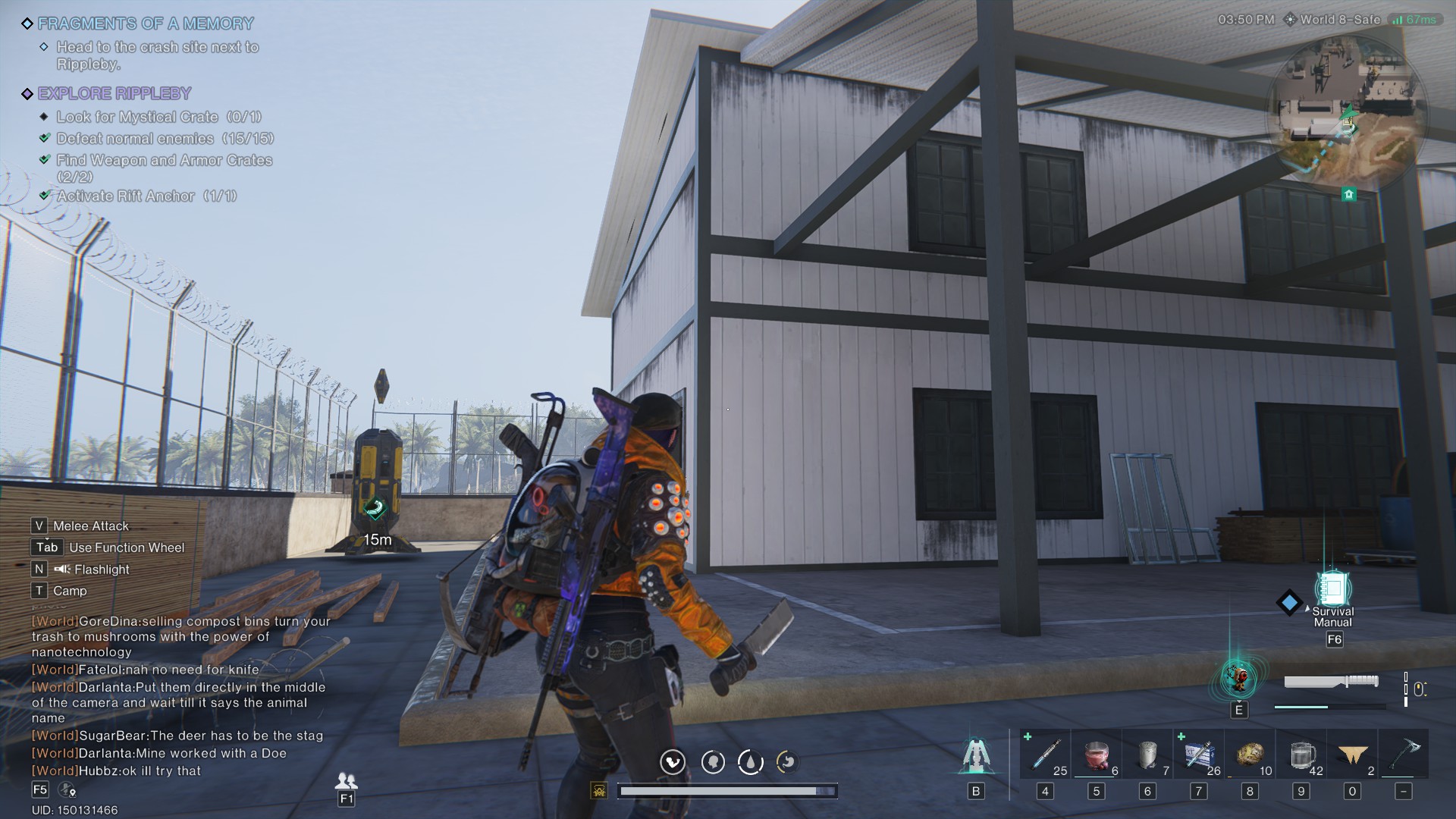The image size is (1456, 819).
Task: Drink the berry juice in hotbar slot 5
Action: [x=1097, y=755]
